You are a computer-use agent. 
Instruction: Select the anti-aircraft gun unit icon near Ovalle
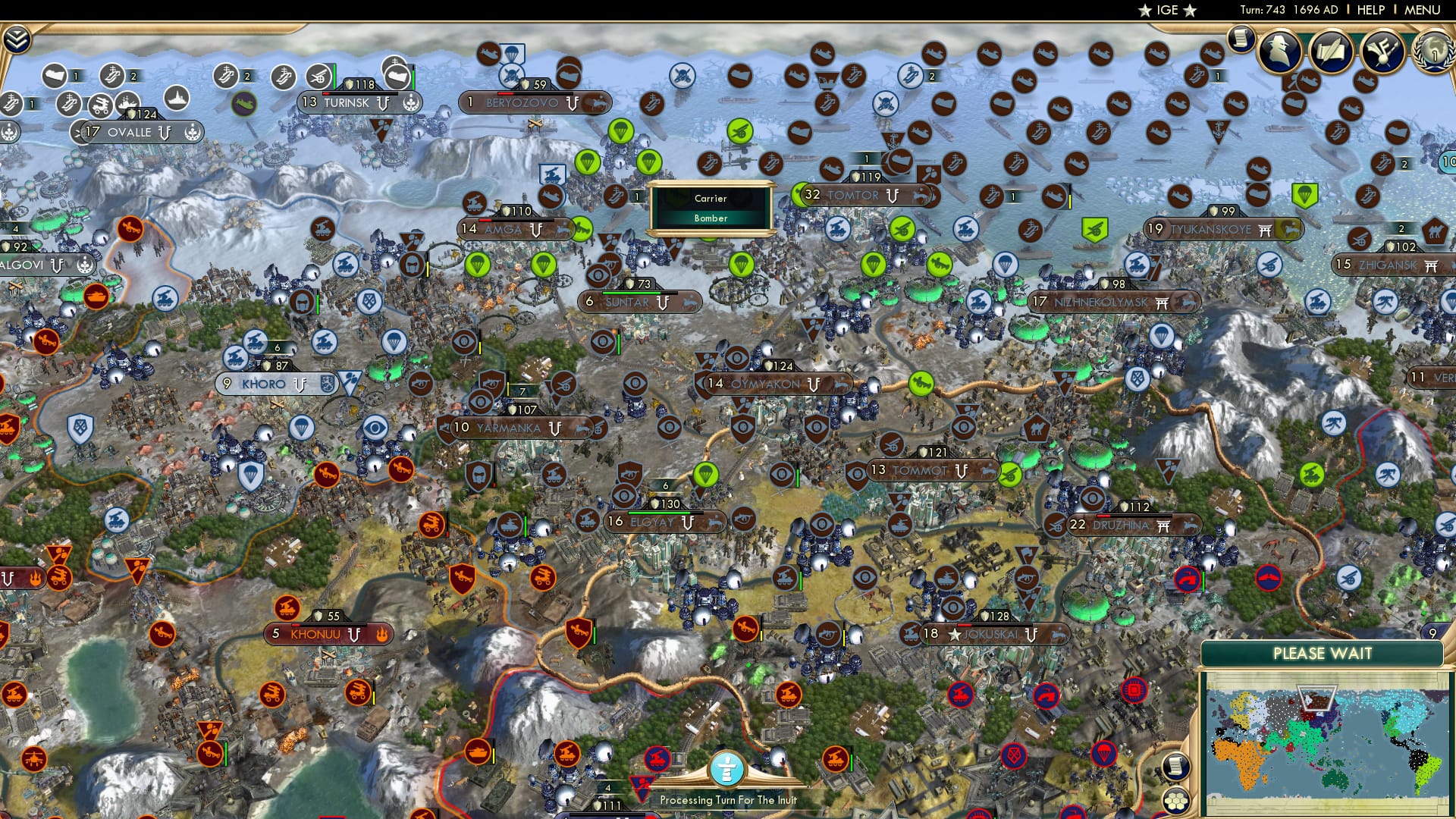(99, 107)
